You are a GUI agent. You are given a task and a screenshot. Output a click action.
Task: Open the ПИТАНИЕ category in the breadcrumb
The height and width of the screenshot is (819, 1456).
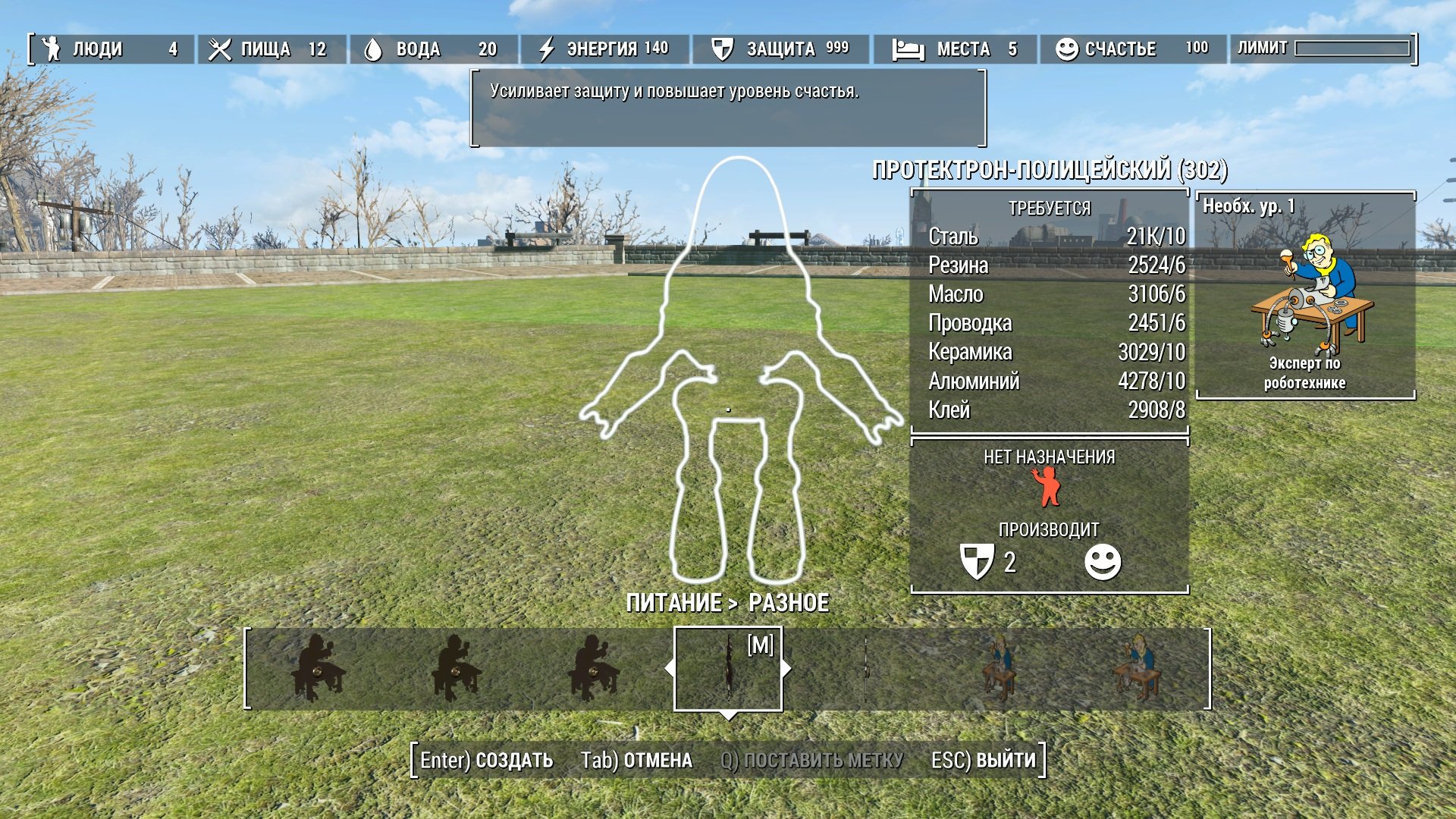[673, 603]
